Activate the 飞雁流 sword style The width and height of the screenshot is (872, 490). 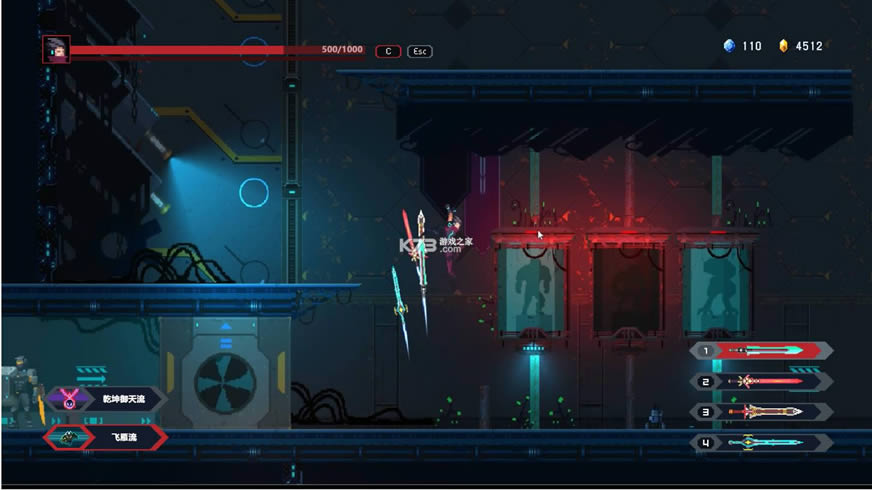(105, 437)
